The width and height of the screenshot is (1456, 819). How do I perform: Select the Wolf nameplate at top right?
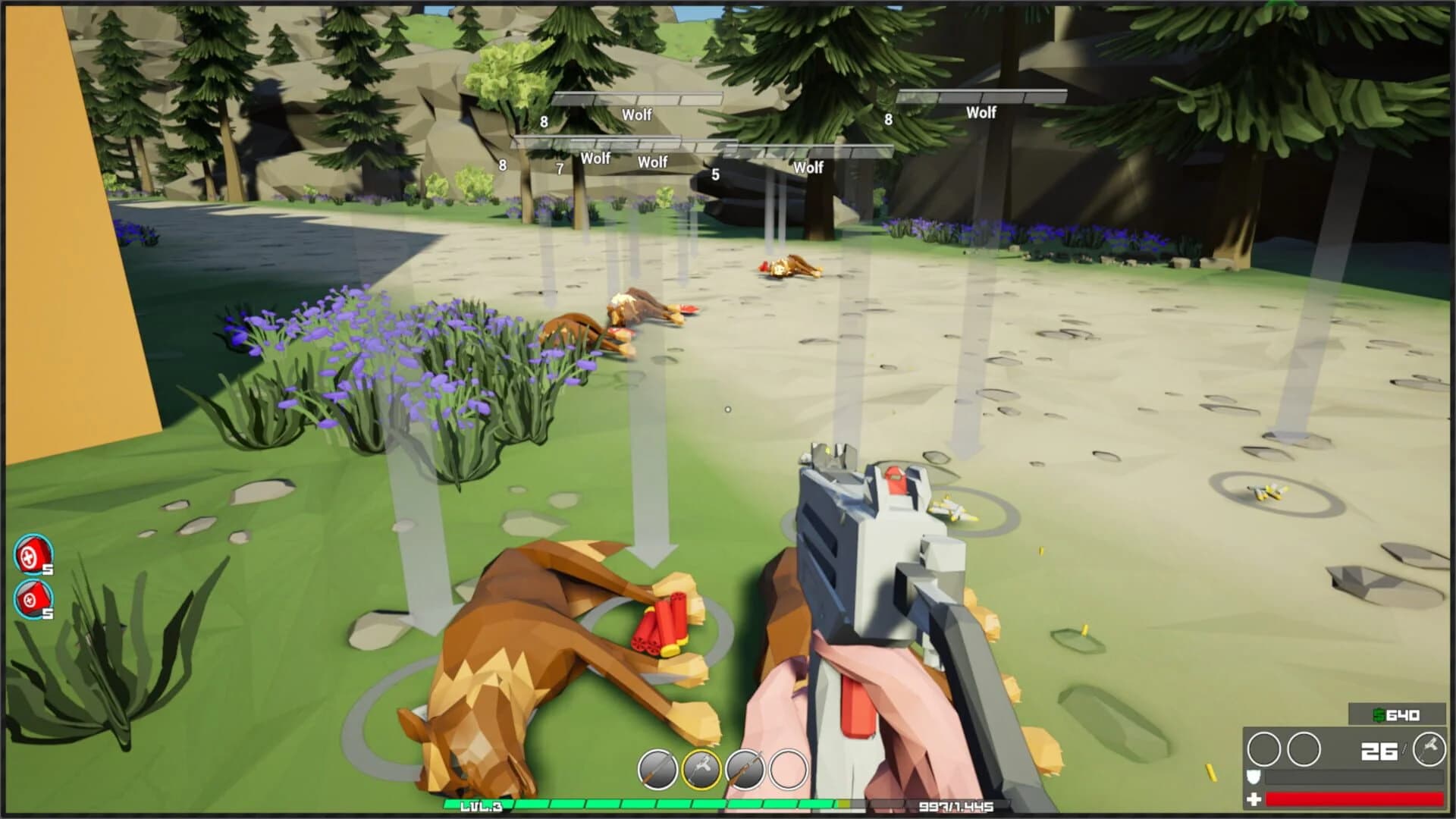coord(980,112)
